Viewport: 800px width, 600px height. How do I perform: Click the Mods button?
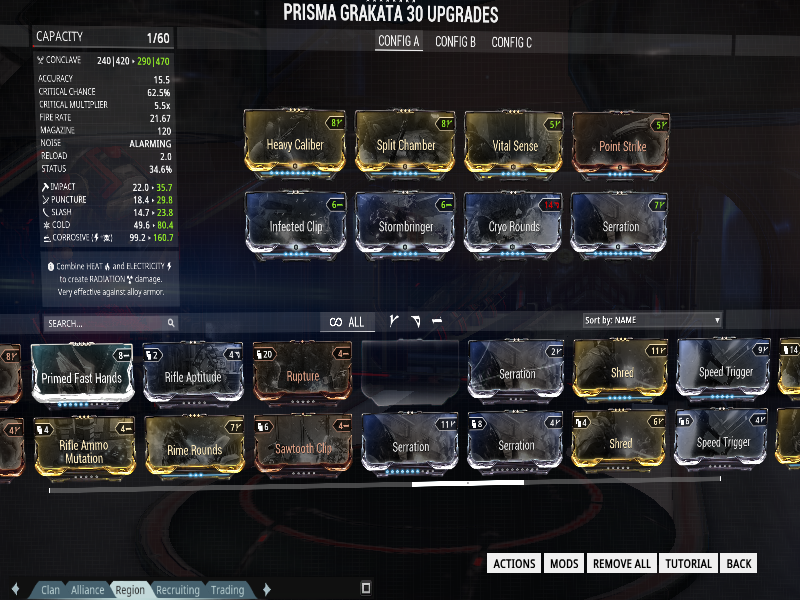[564, 563]
